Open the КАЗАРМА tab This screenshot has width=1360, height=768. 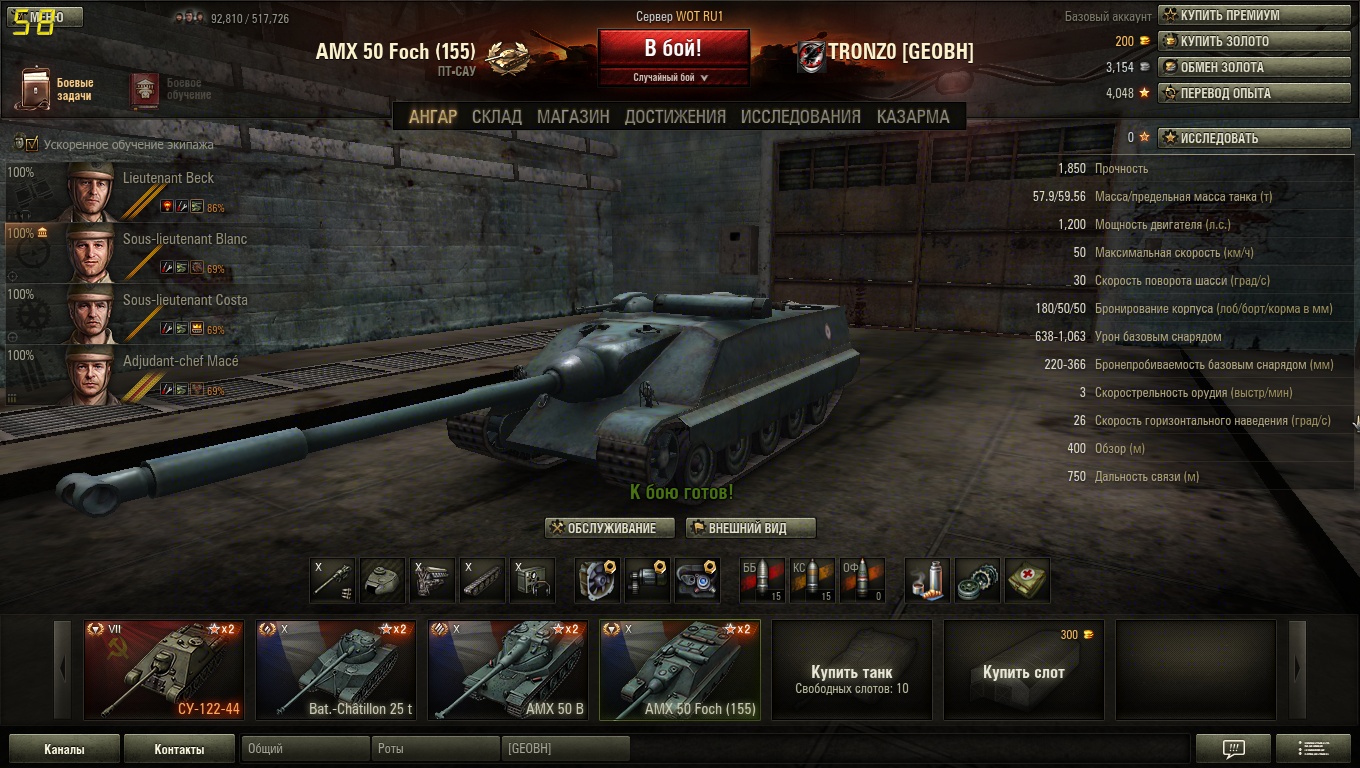913,117
